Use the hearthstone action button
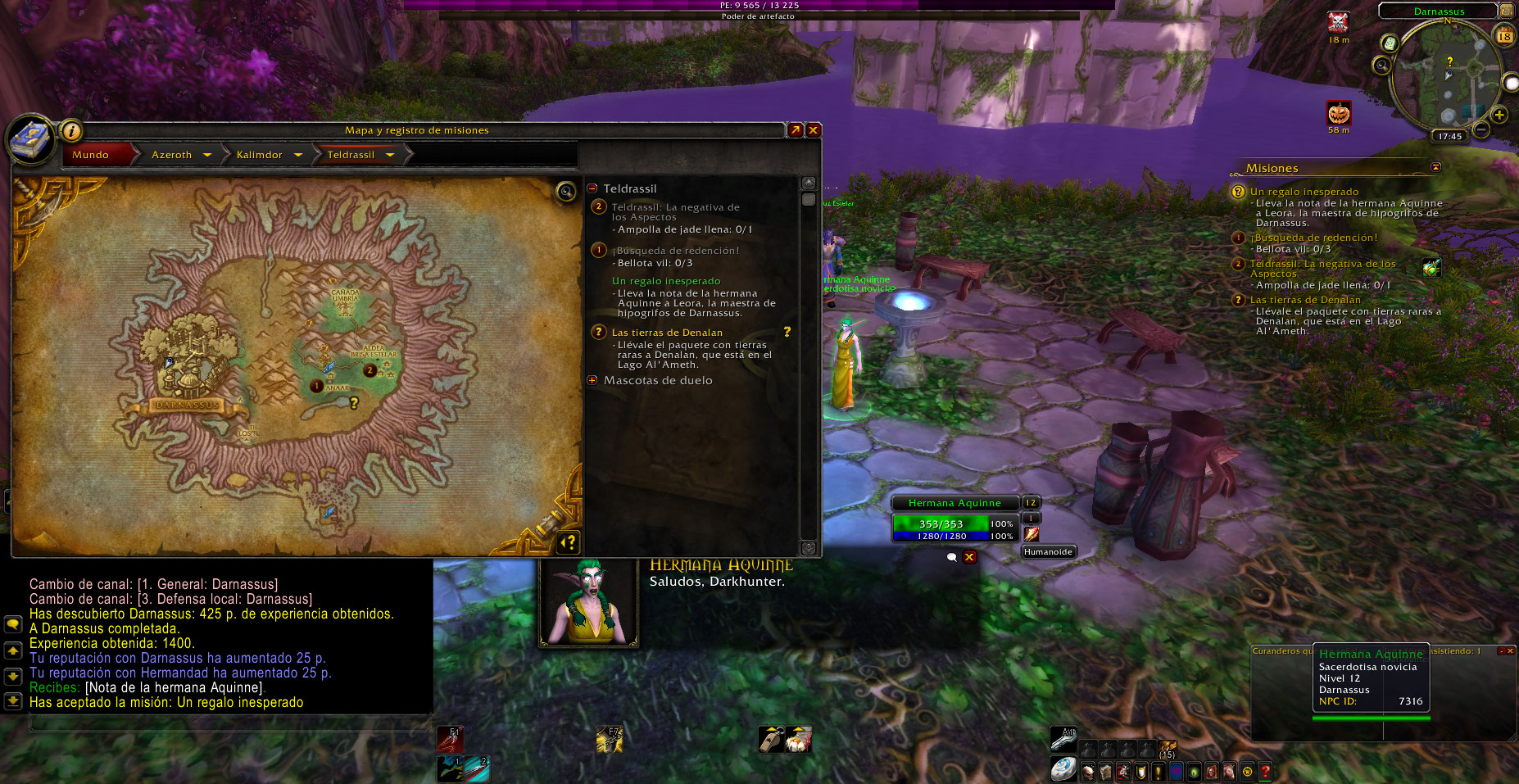Viewport: 1519px width, 784px height. (1063, 768)
